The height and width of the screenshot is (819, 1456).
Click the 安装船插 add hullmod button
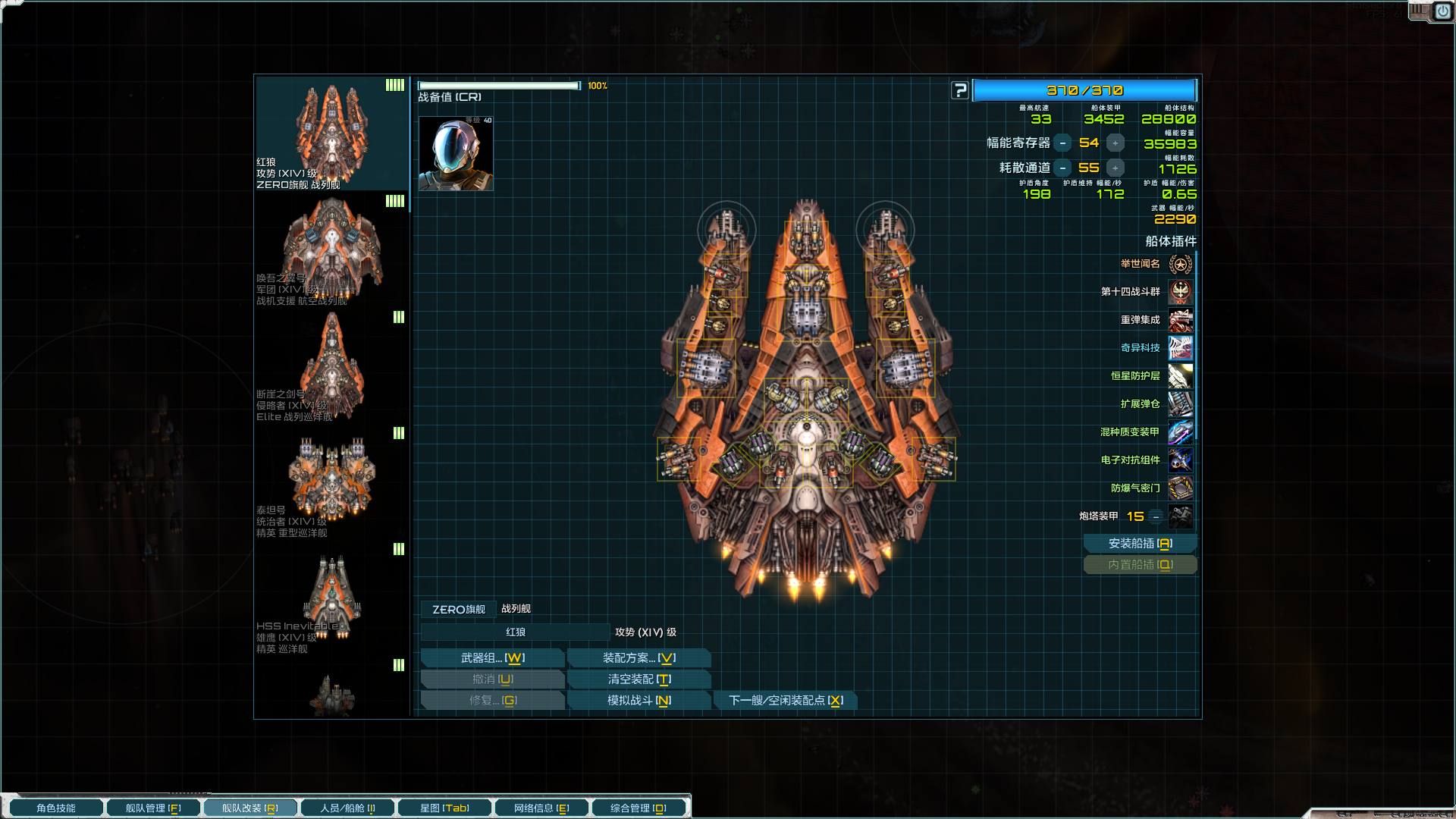pyautogui.click(x=1140, y=544)
